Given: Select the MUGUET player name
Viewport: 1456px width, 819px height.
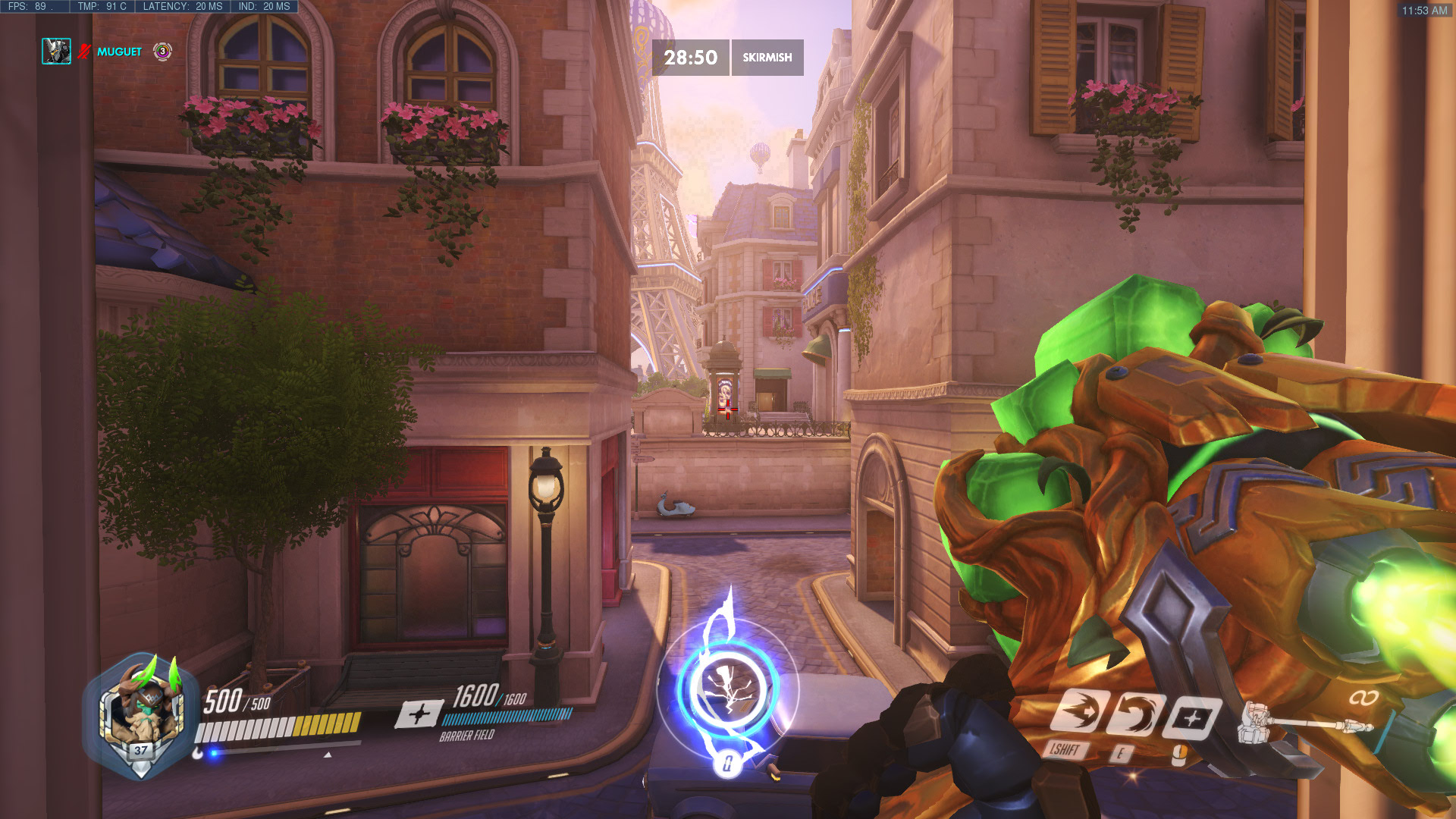Looking at the screenshot, I should click(x=119, y=52).
